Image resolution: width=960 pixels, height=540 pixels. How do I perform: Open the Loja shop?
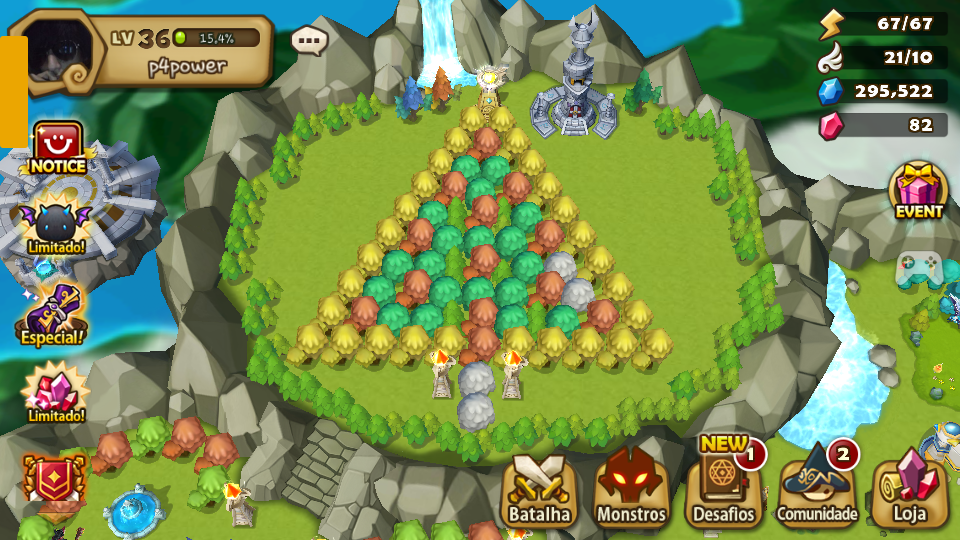pos(909,491)
